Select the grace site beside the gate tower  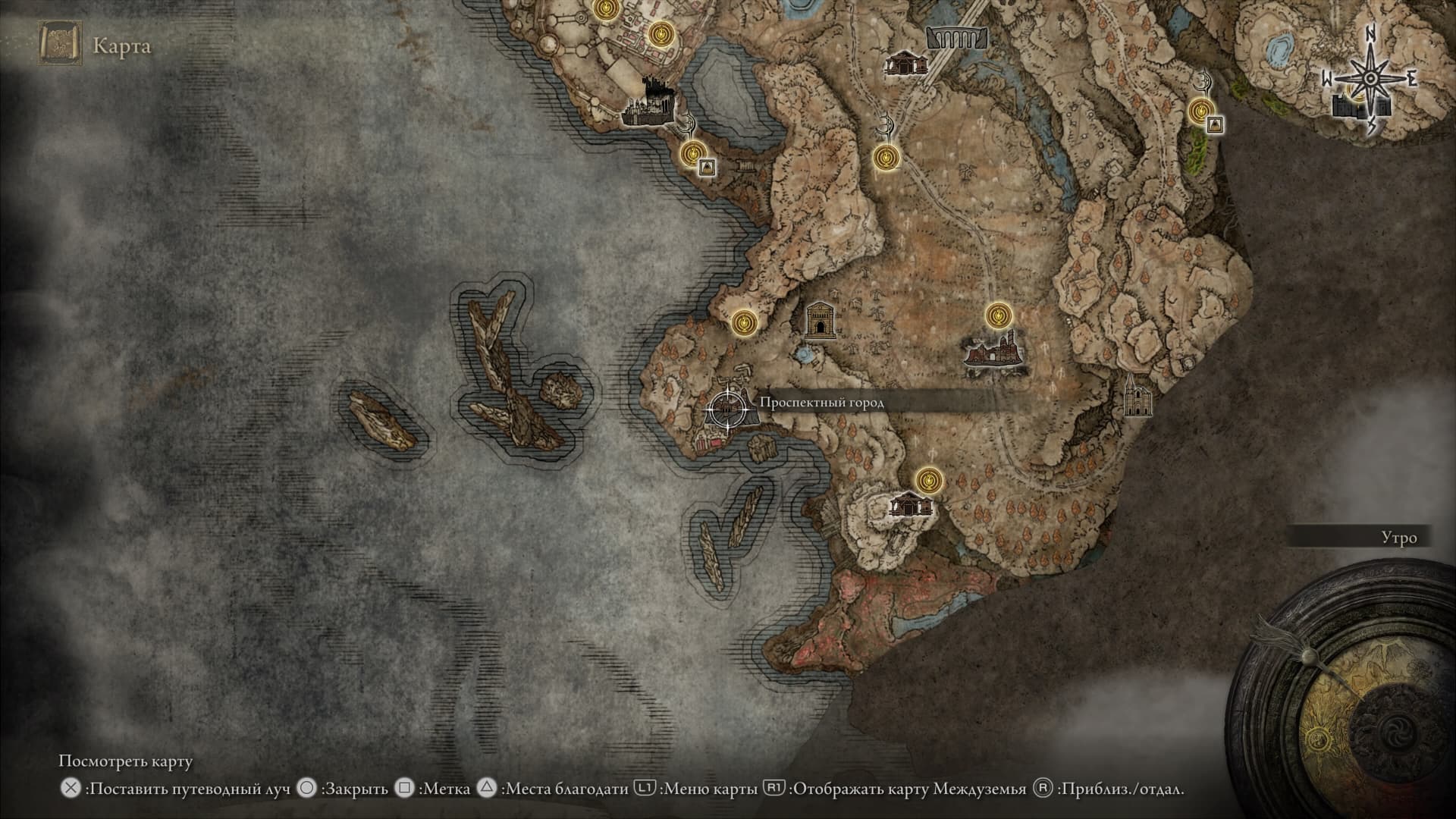745,323
